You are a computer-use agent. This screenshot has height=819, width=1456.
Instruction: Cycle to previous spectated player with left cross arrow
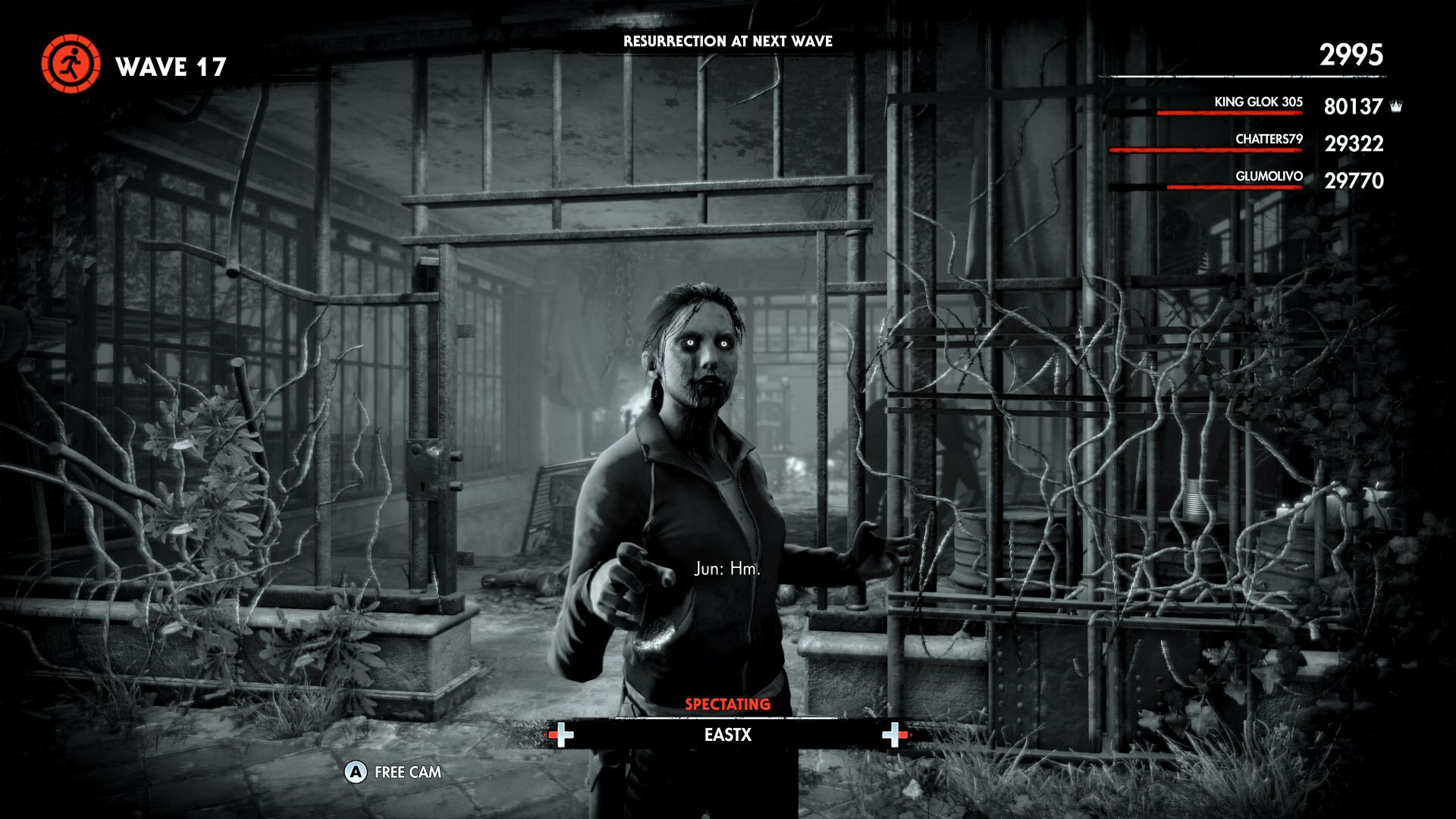click(x=561, y=735)
